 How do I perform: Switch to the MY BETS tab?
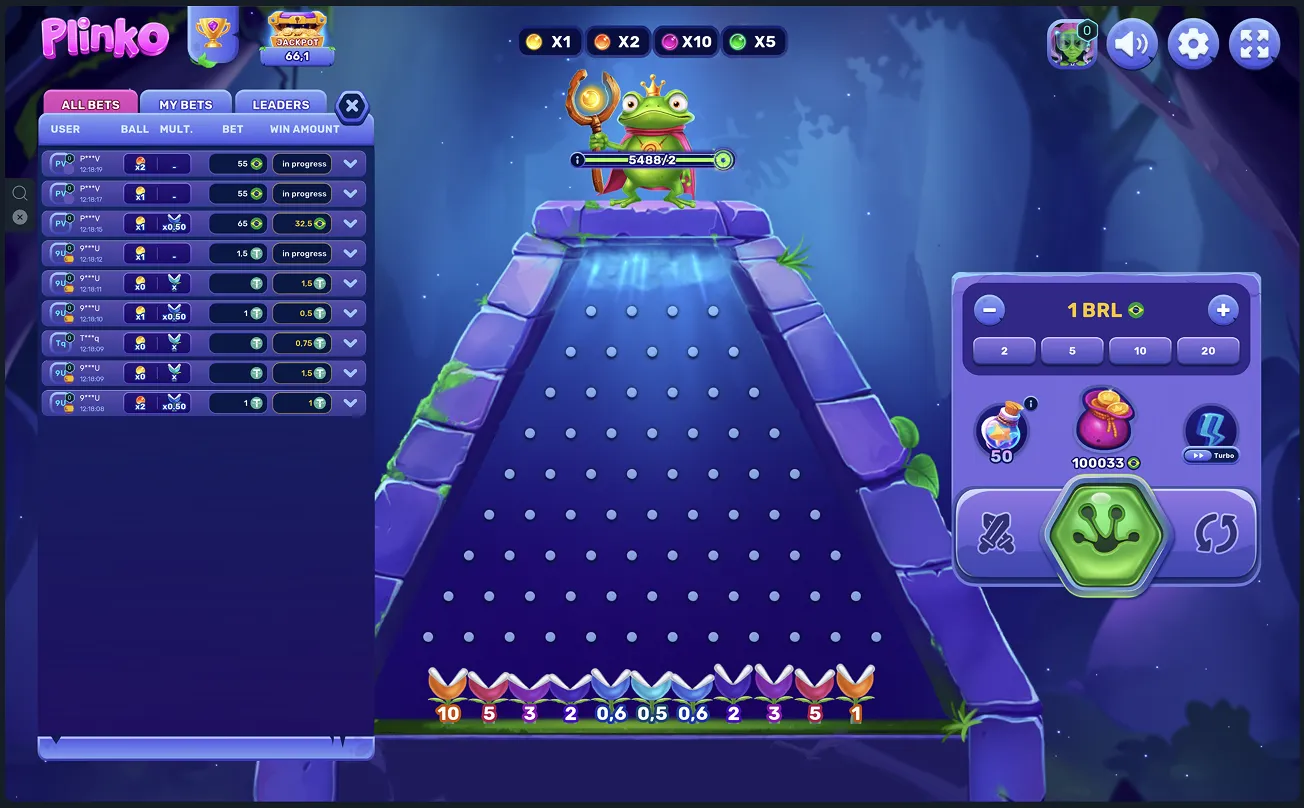coord(185,104)
